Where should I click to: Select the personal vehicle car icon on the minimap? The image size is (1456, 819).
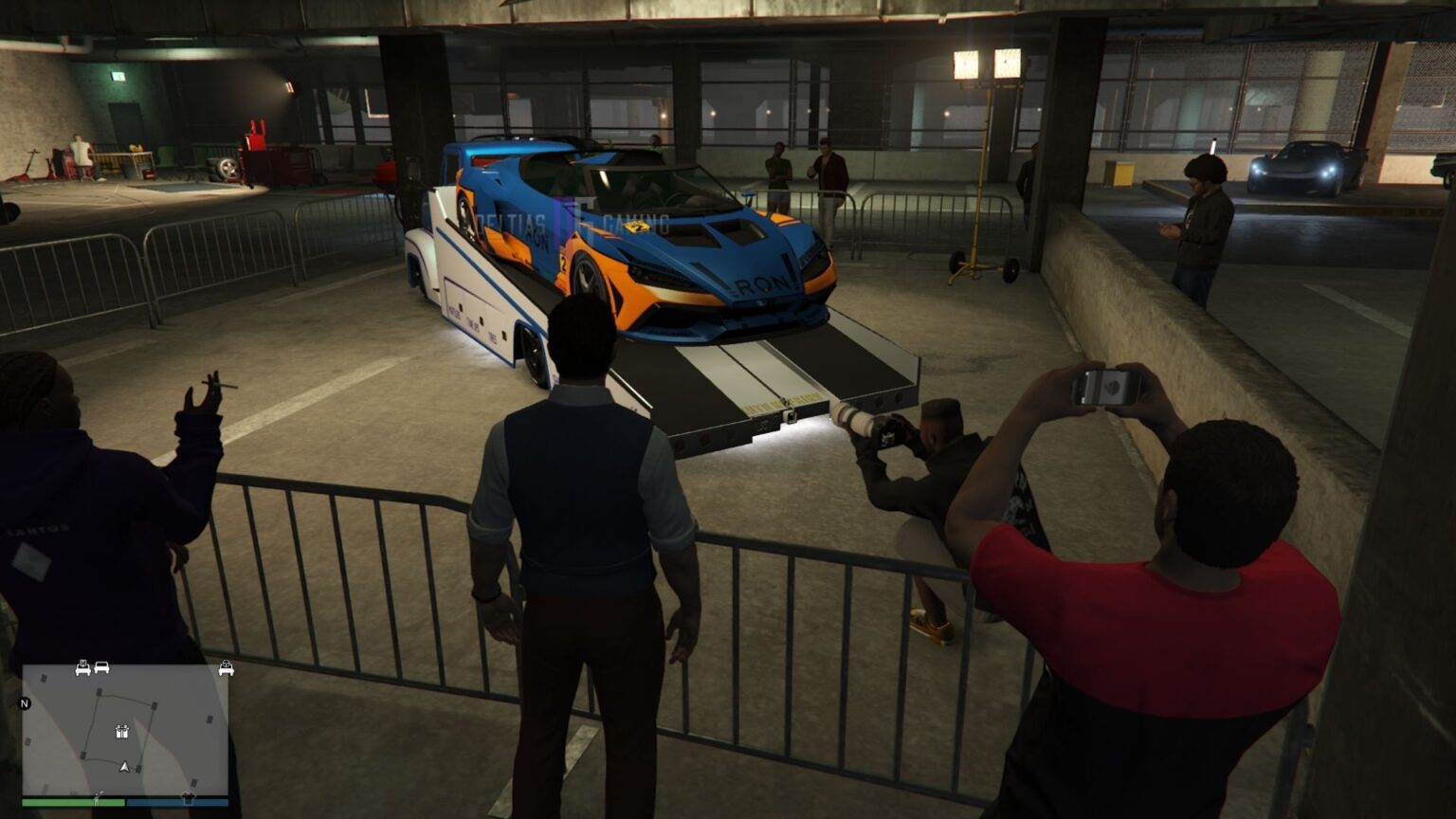point(101,667)
